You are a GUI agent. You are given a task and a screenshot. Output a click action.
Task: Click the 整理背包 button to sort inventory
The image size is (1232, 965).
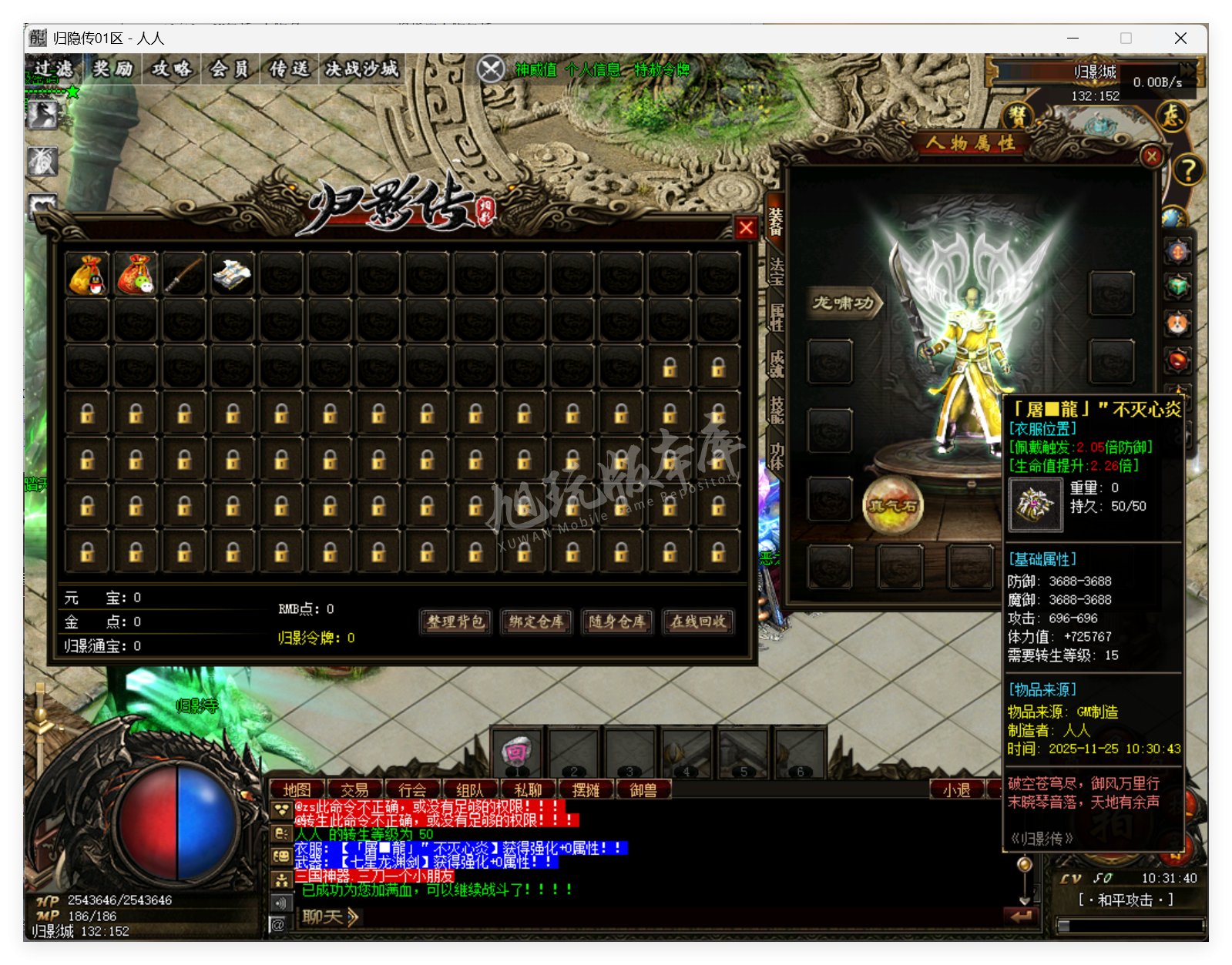(x=454, y=622)
